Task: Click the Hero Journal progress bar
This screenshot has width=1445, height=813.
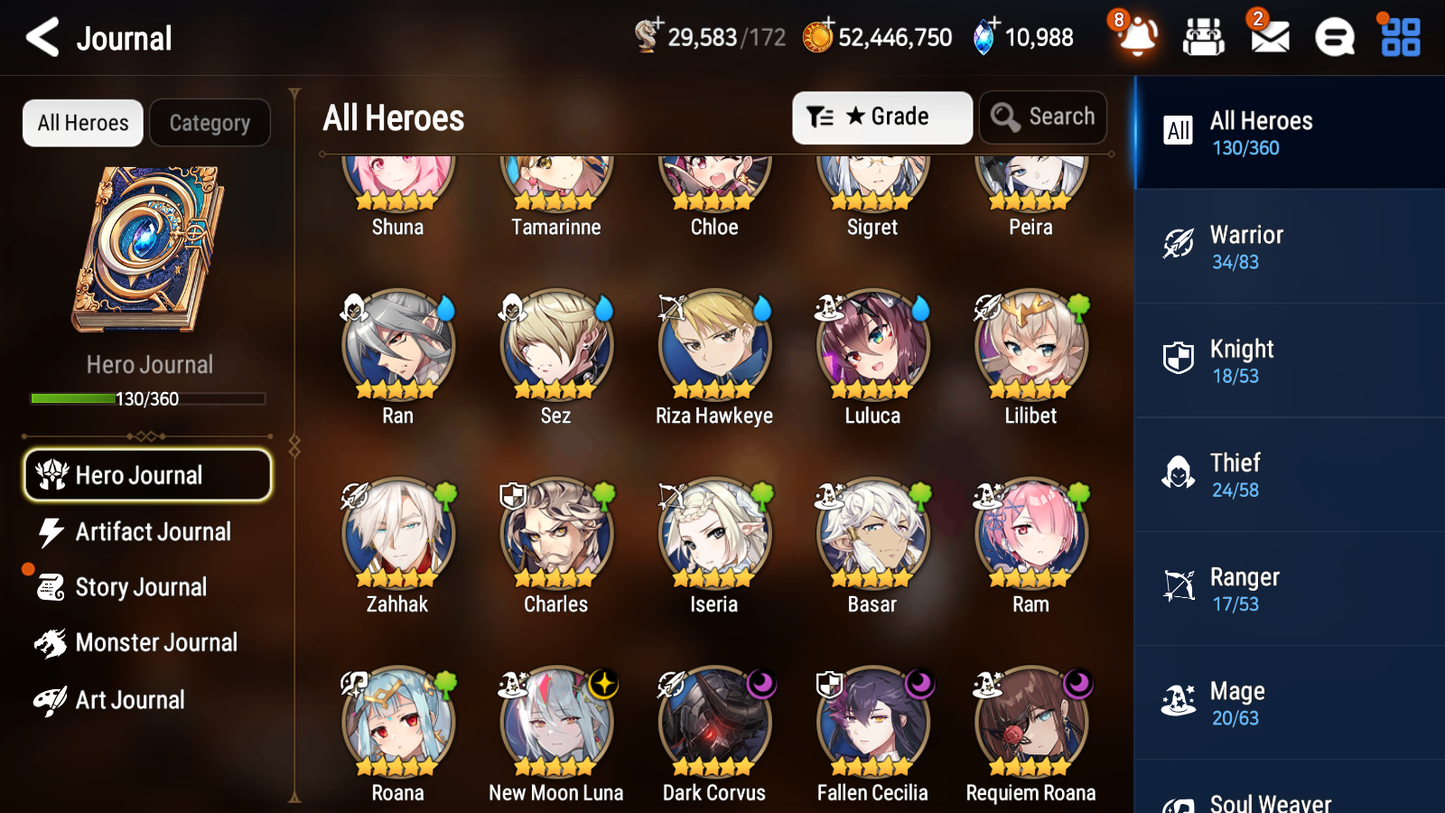Action: pos(148,398)
